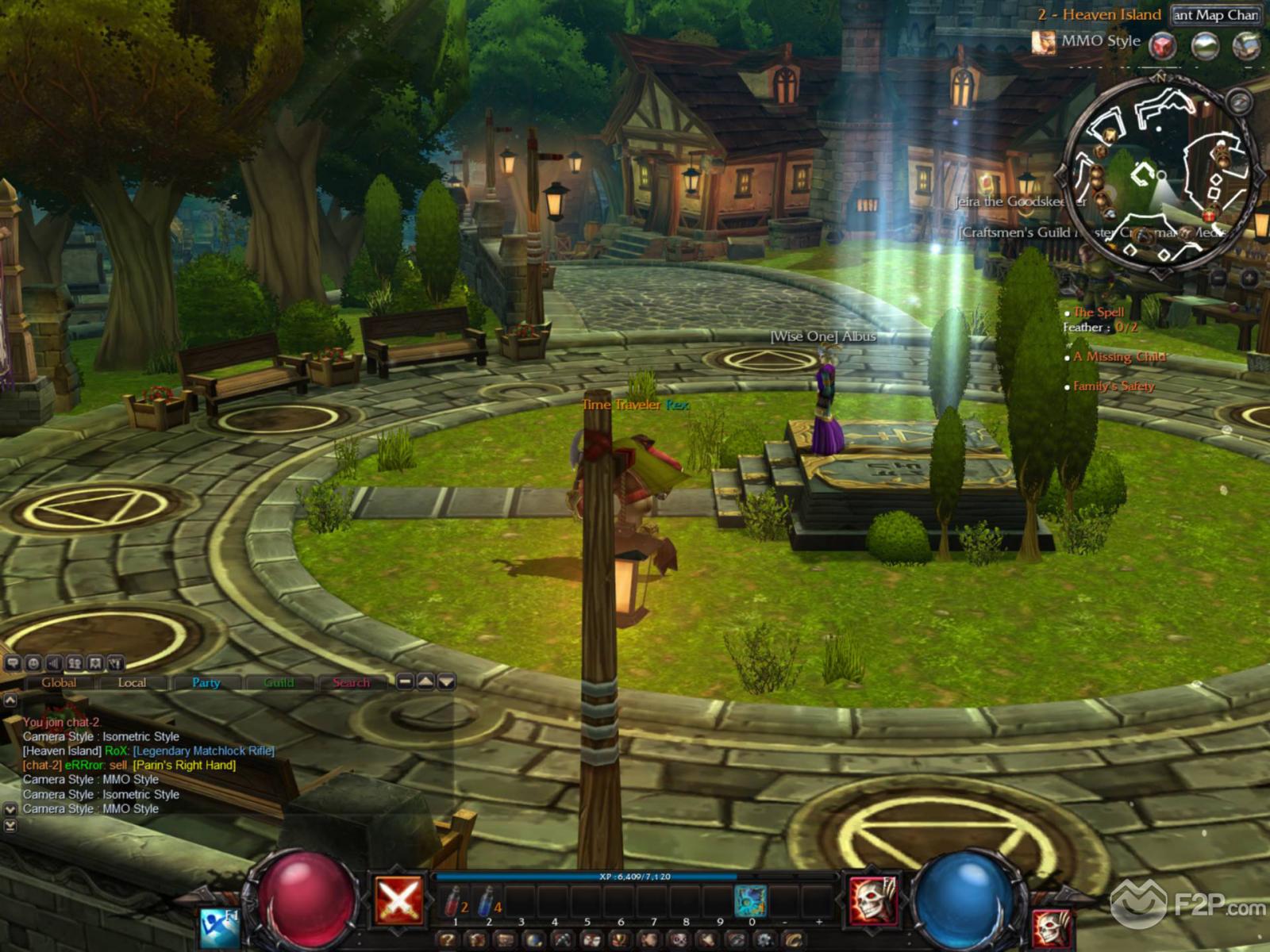Use the red health potion in slot 1
The height and width of the screenshot is (952, 1270).
454,901
